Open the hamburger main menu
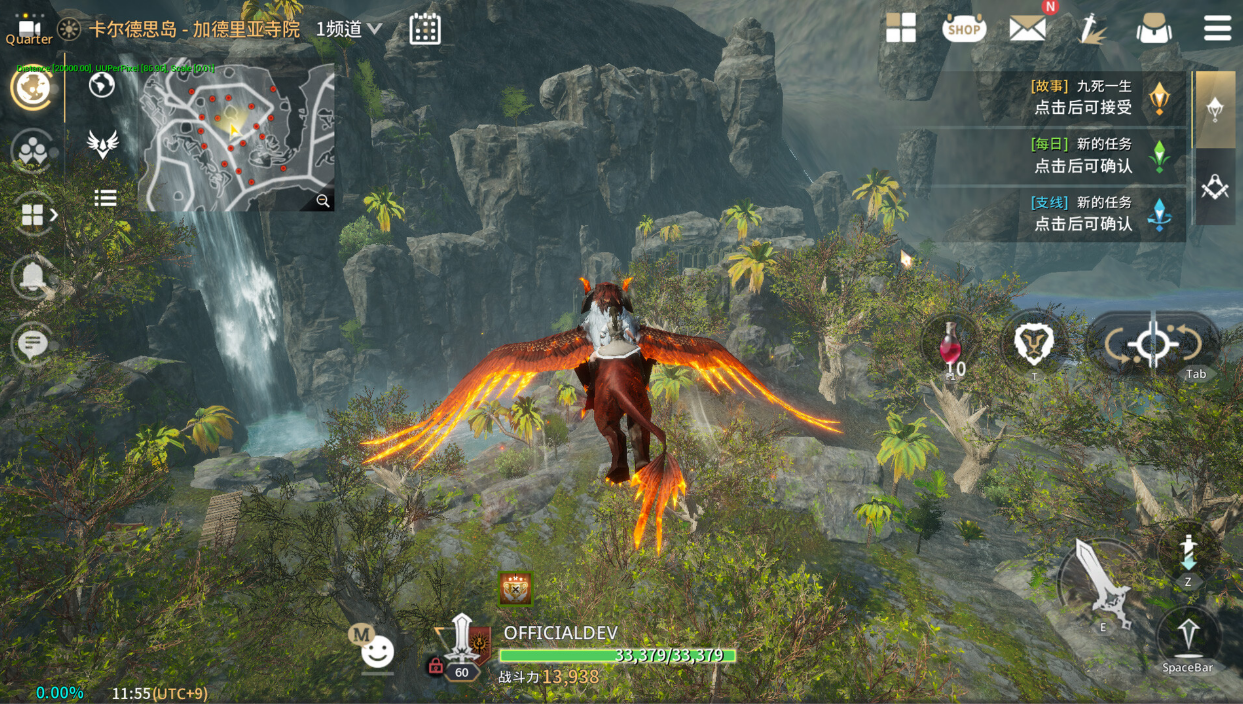The height and width of the screenshot is (704, 1243). coord(1217,28)
